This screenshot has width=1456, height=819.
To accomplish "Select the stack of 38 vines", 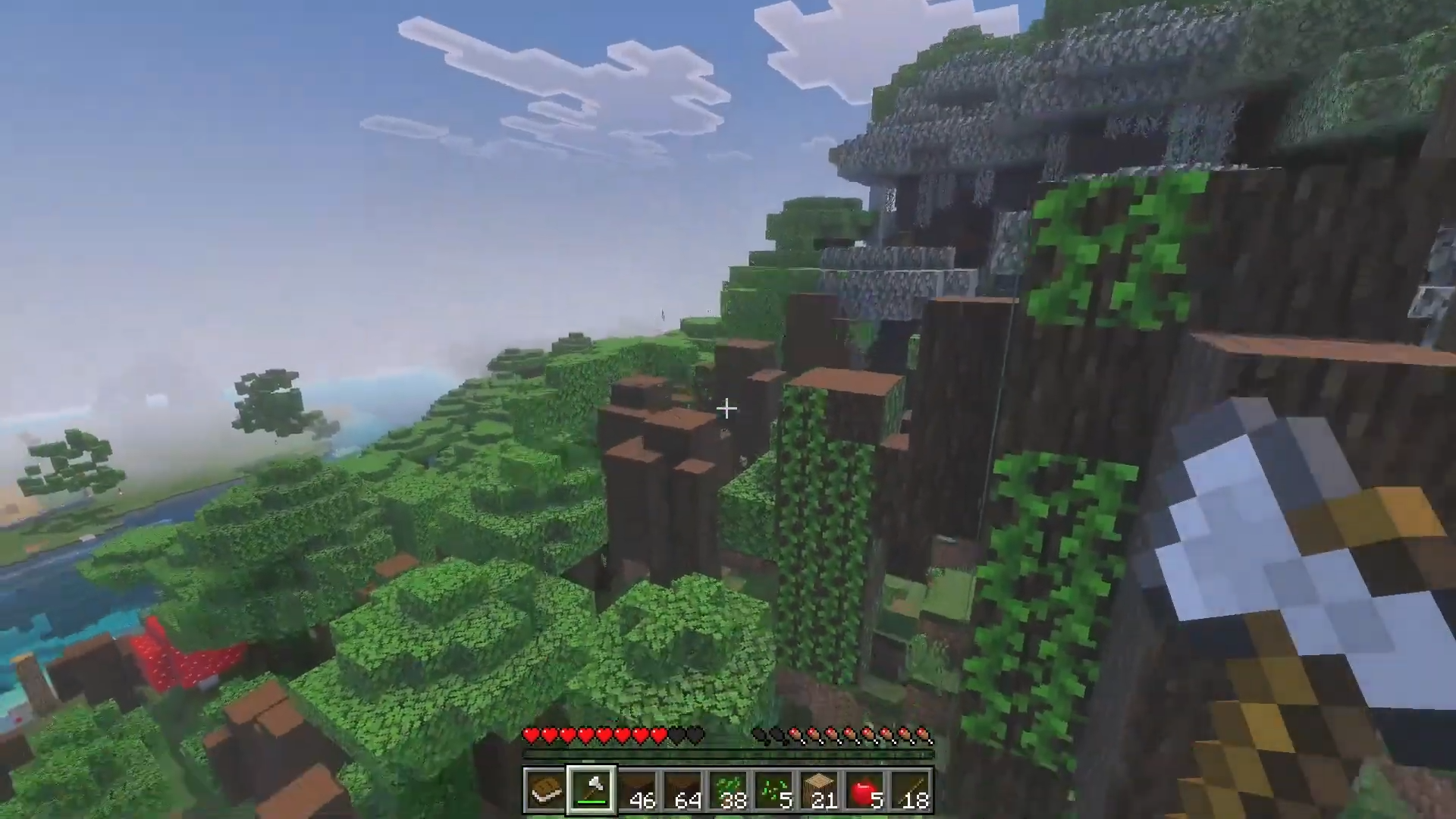I will pos(728,790).
